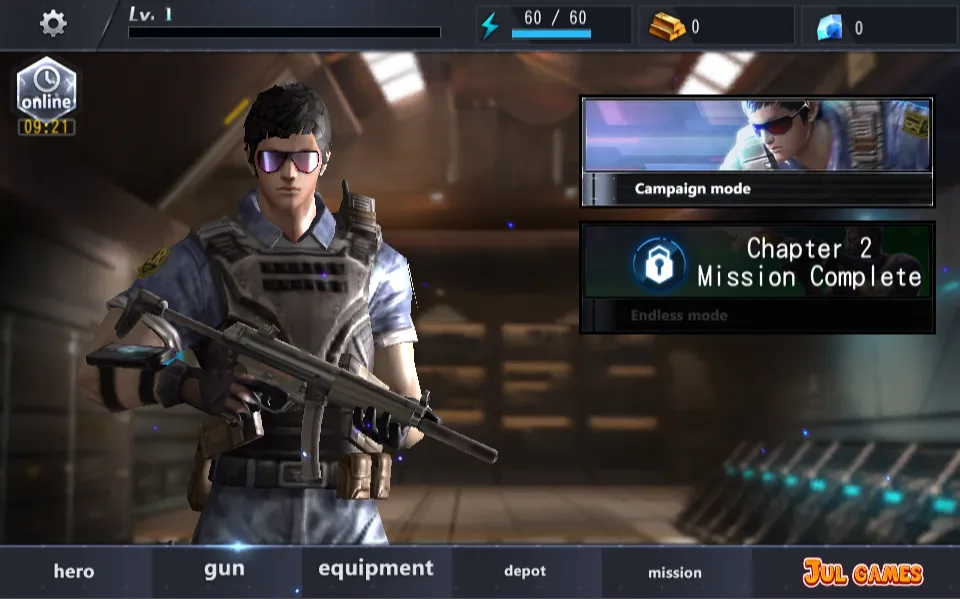Start Campaign mode
960x599 pixels.
(757, 151)
